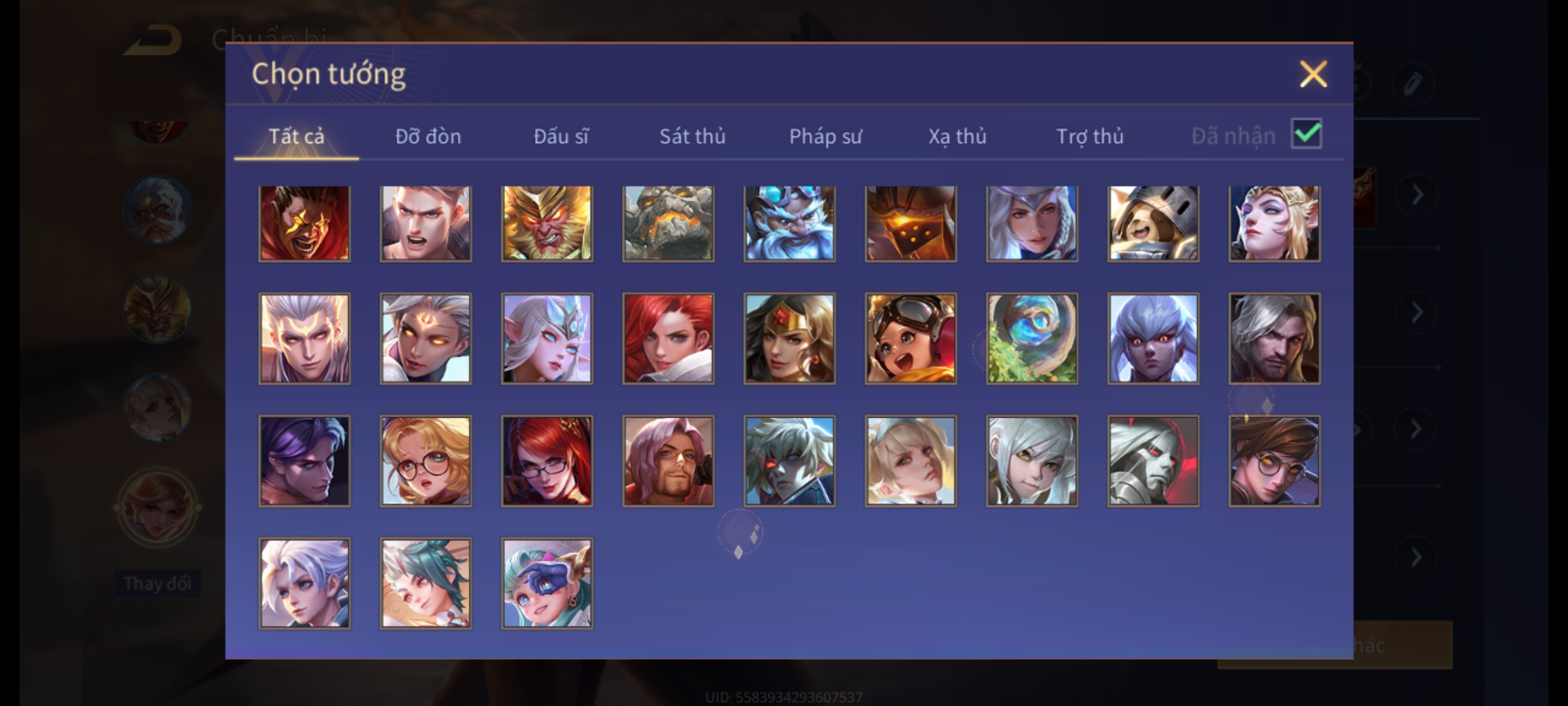Choose the blonde girl with round glasses
The image size is (1568, 706).
click(x=425, y=461)
